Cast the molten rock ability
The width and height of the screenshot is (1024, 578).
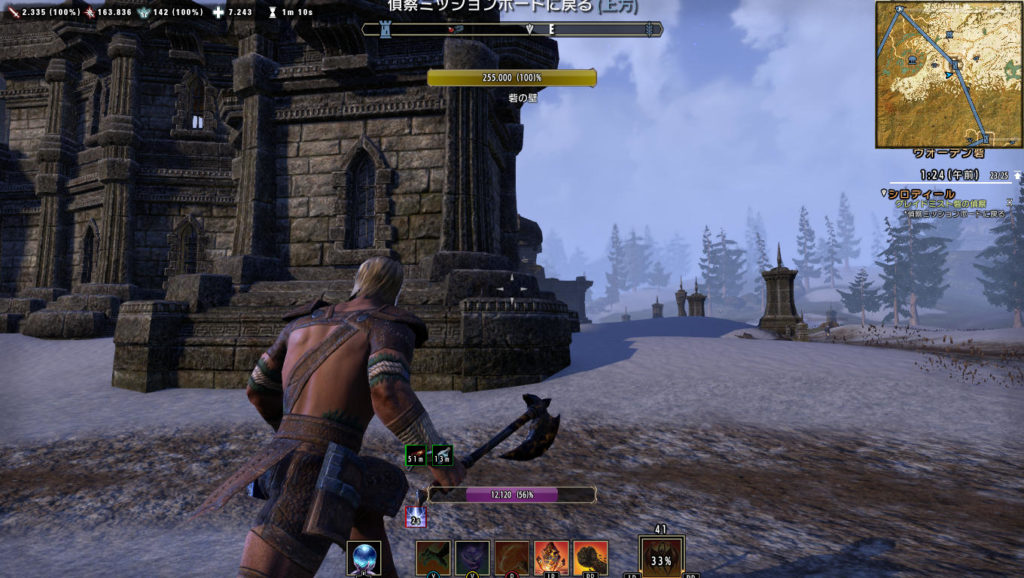pos(551,557)
